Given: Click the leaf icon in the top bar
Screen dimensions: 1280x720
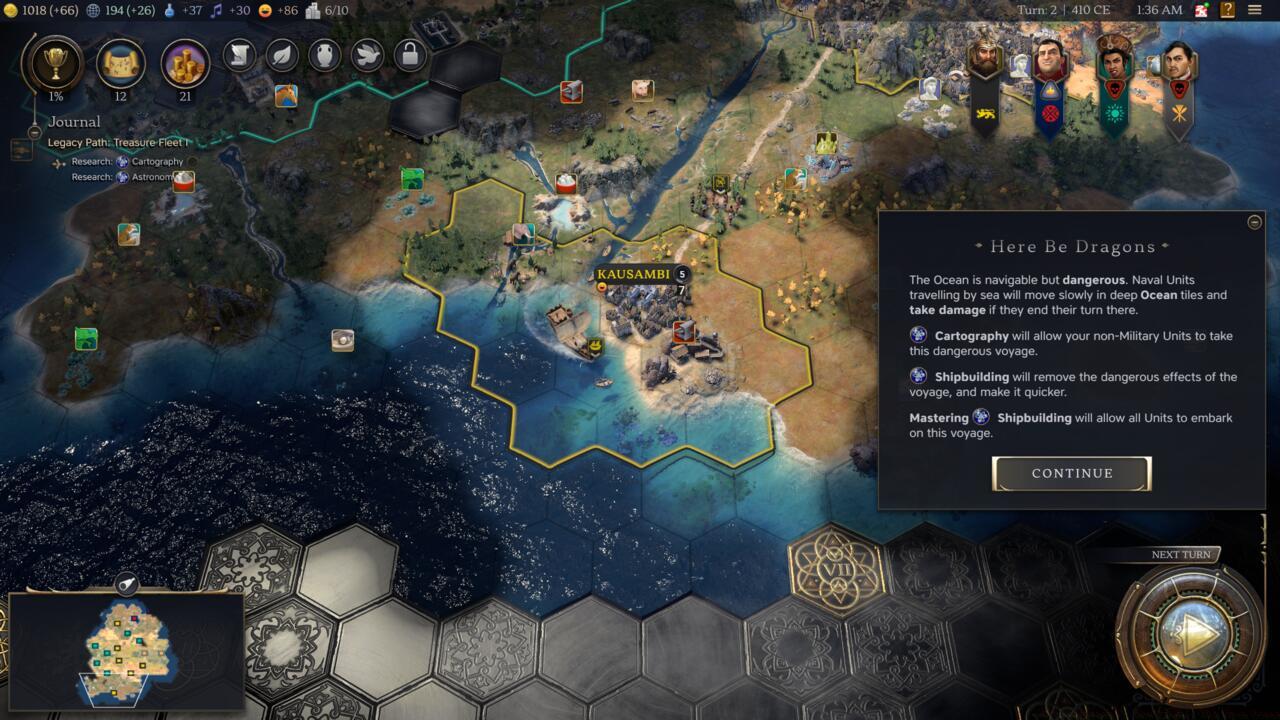Looking at the screenshot, I should click(283, 55).
